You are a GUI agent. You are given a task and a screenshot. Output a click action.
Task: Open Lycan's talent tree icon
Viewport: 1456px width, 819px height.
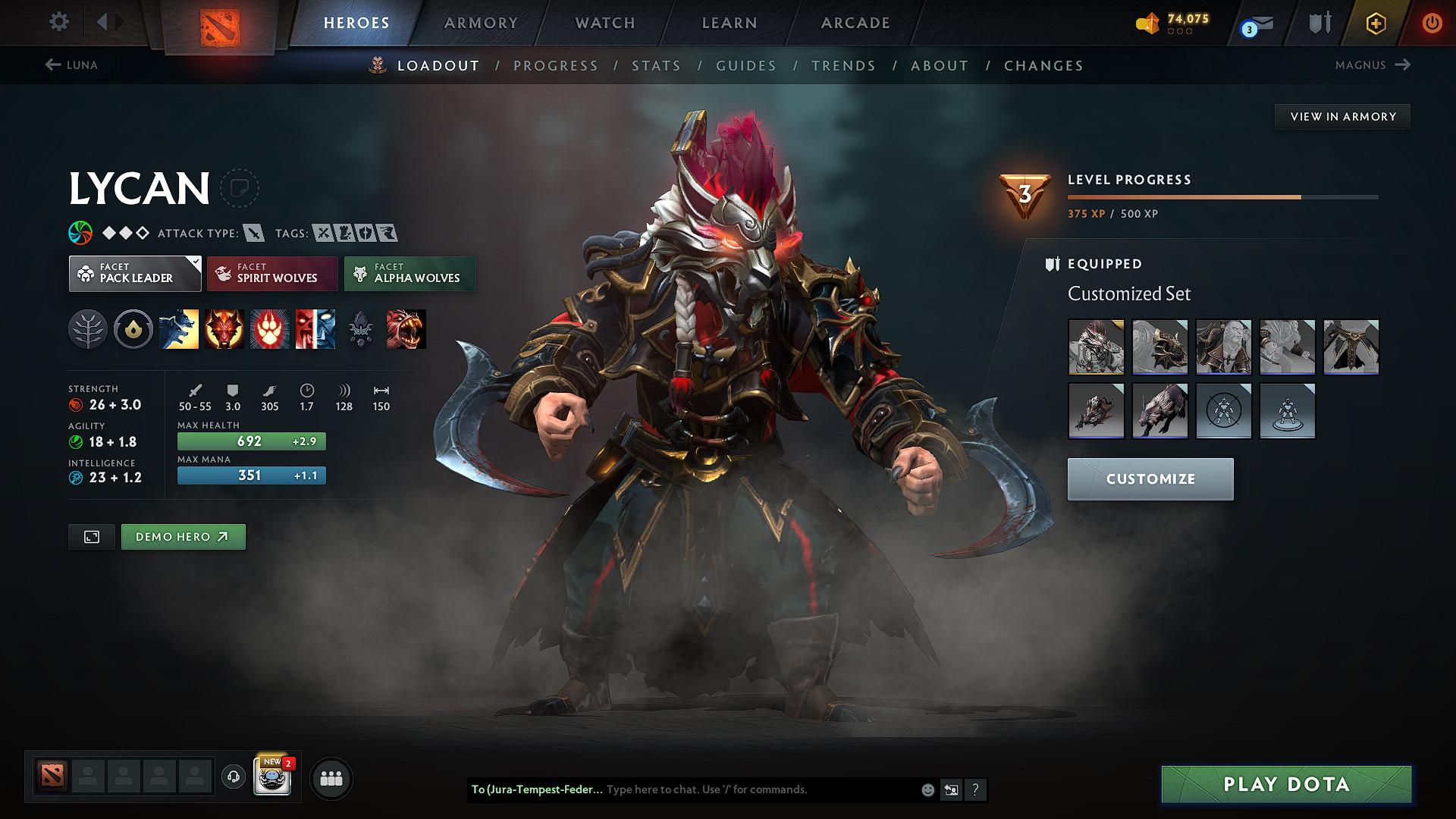[x=88, y=329]
